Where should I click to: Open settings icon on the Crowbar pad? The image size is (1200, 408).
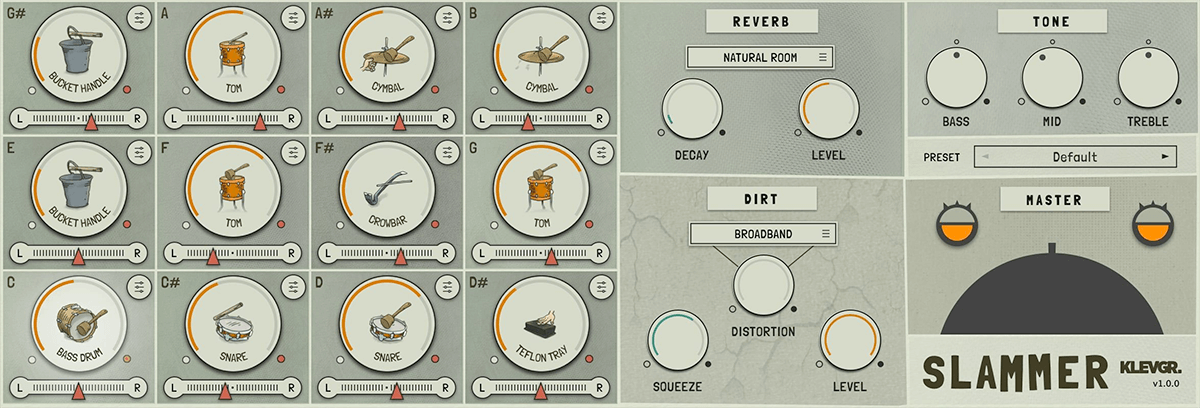coord(446,153)
